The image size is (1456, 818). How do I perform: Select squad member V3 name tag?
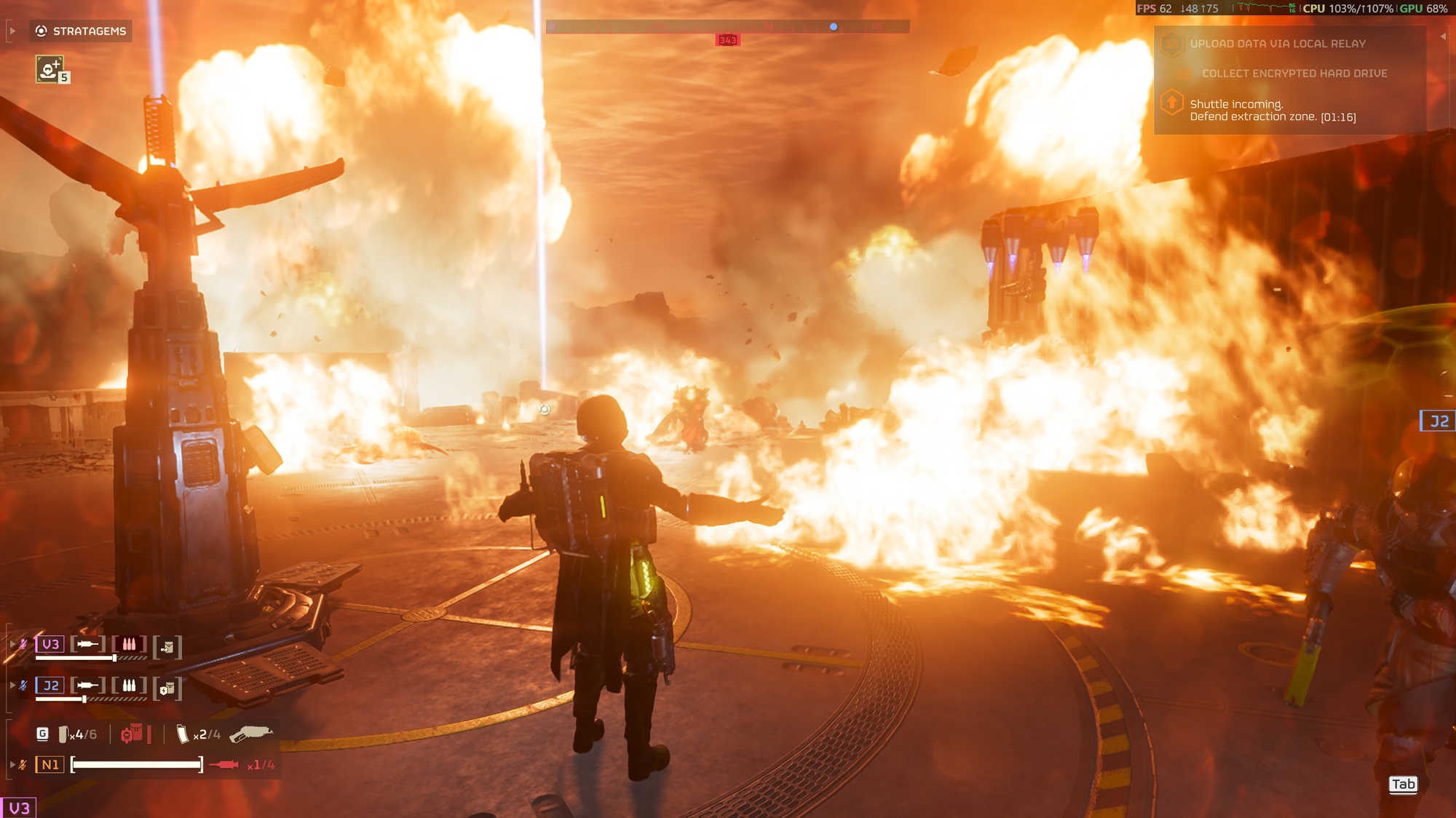click(x=50, y=644)
